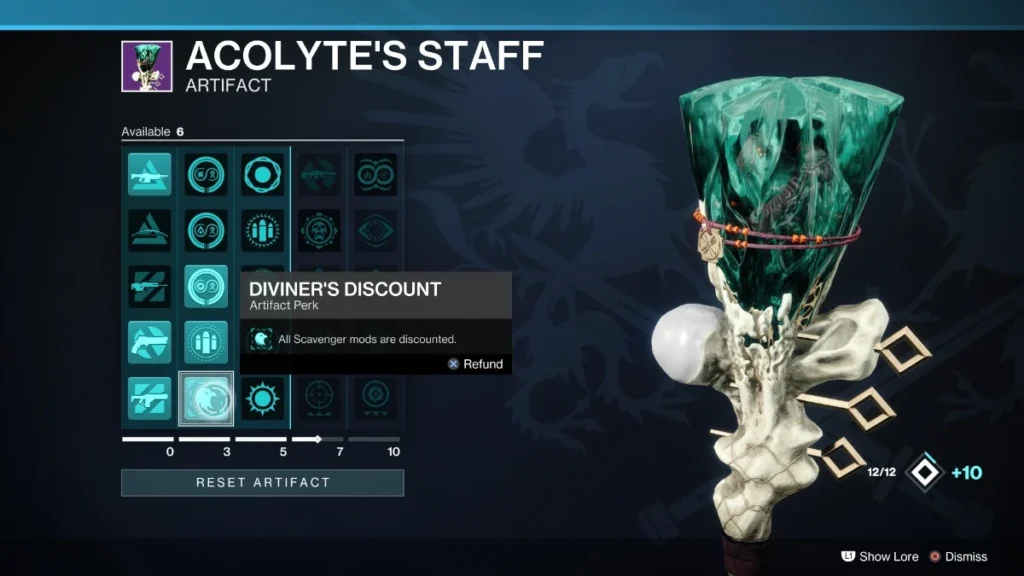The image size is (1024, 576).
Task: Unlock the bow on triangle perk
Action: pos(150,230)
